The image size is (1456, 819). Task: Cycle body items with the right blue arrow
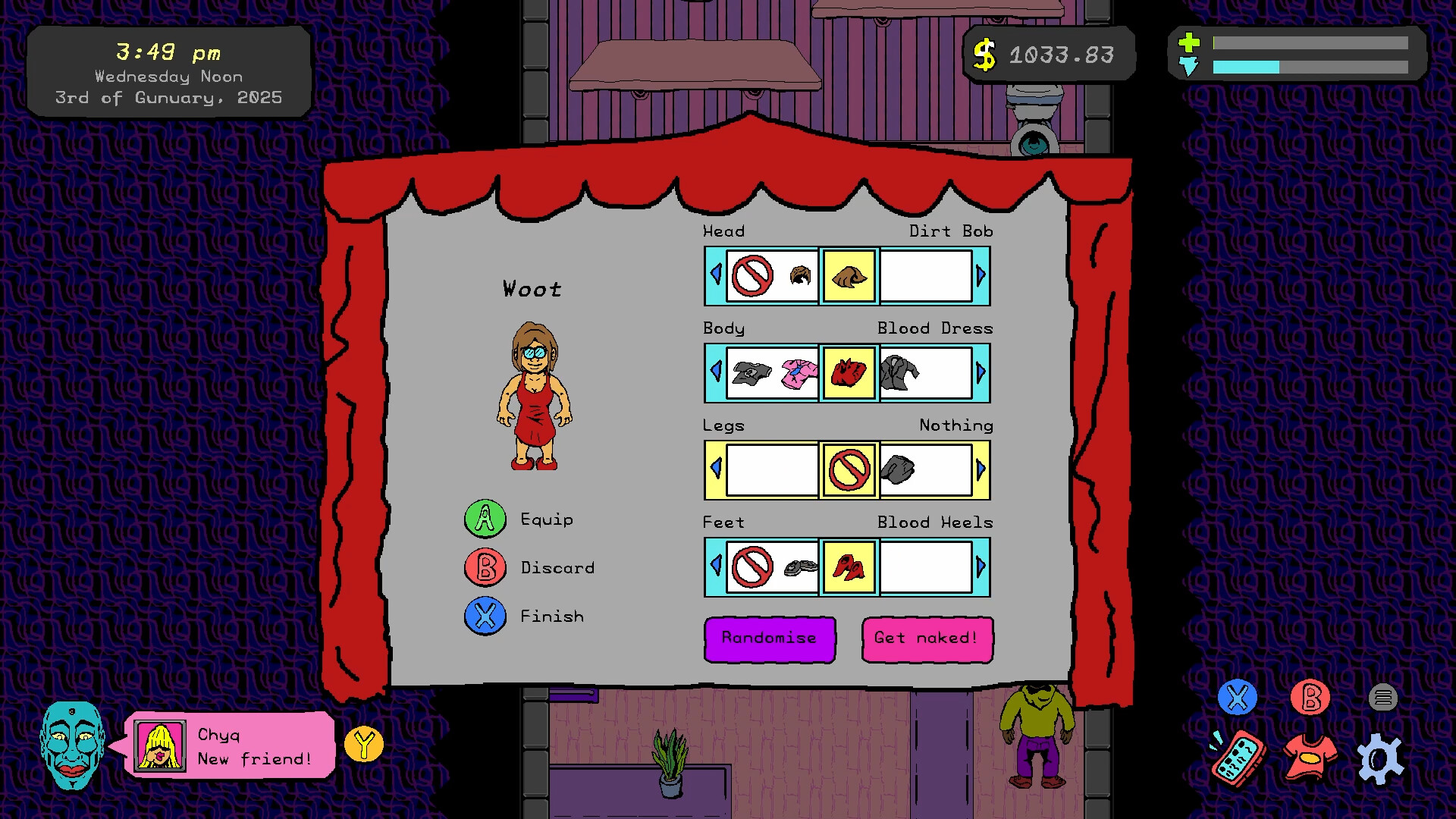(981, 373)
